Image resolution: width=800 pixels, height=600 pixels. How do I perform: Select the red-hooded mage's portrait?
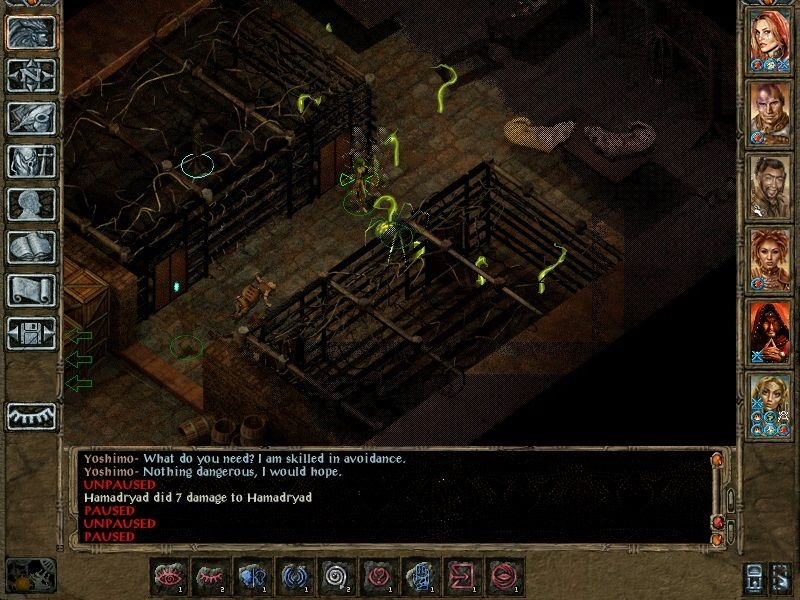click(770, 330)
